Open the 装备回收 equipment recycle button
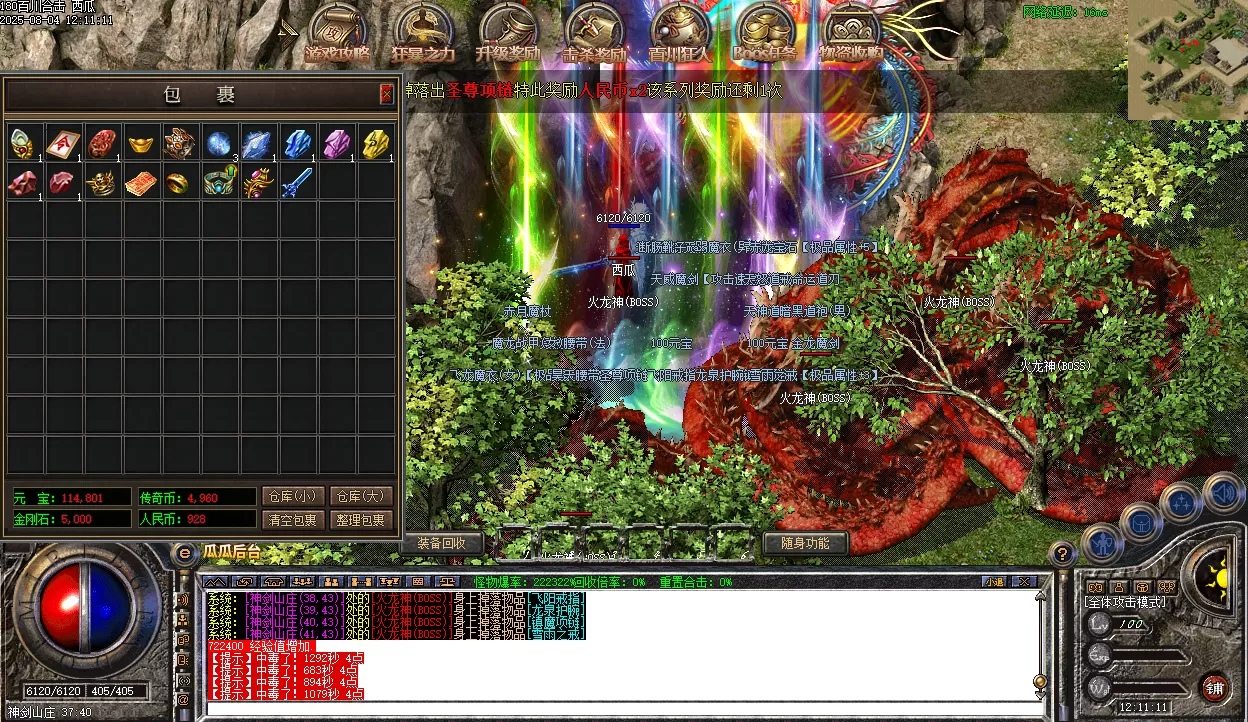 coord(443,543)
